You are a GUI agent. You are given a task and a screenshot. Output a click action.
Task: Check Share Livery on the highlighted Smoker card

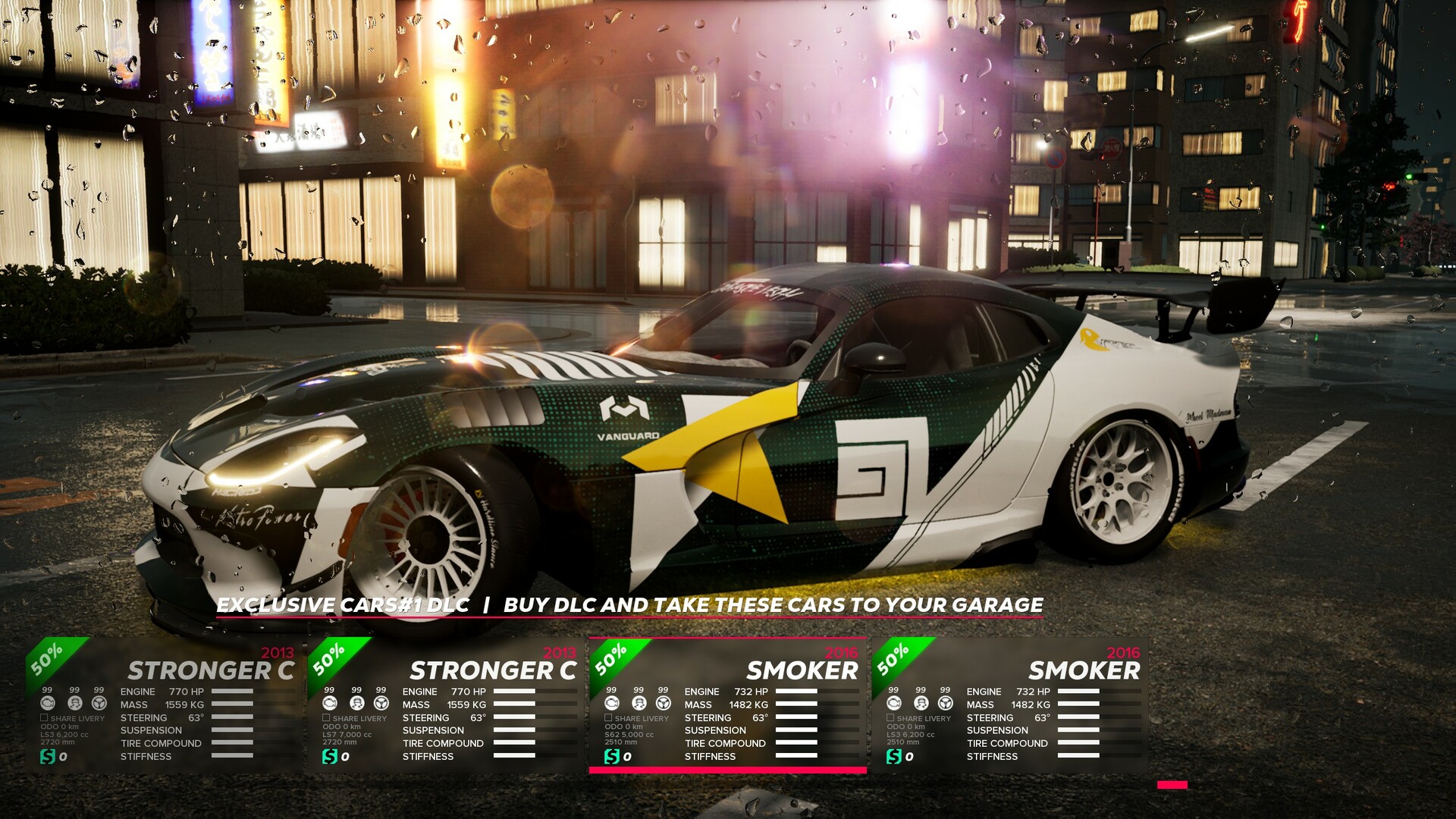coord(609,719)
